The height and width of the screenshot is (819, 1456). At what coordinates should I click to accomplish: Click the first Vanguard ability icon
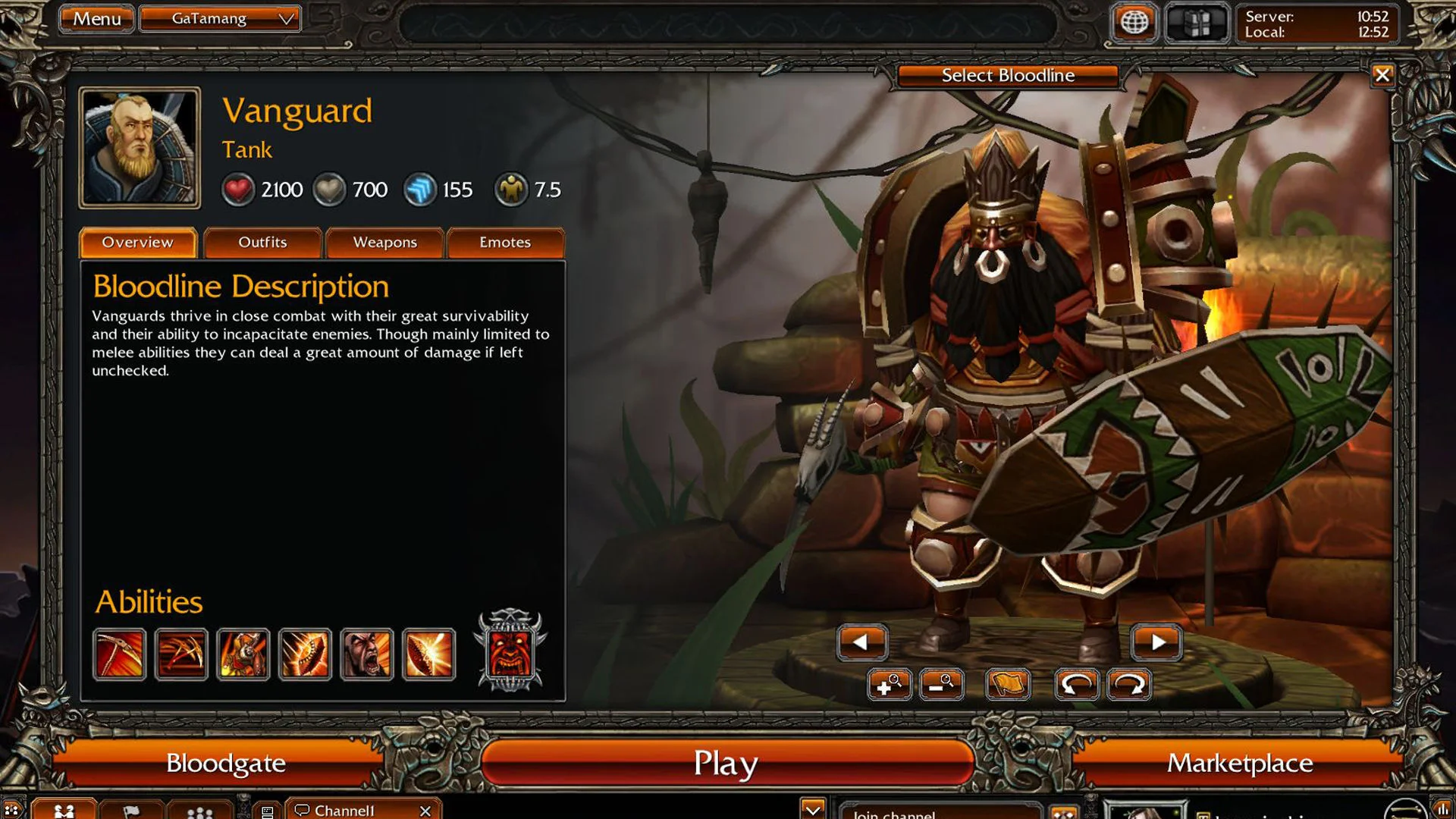[120, 654]
